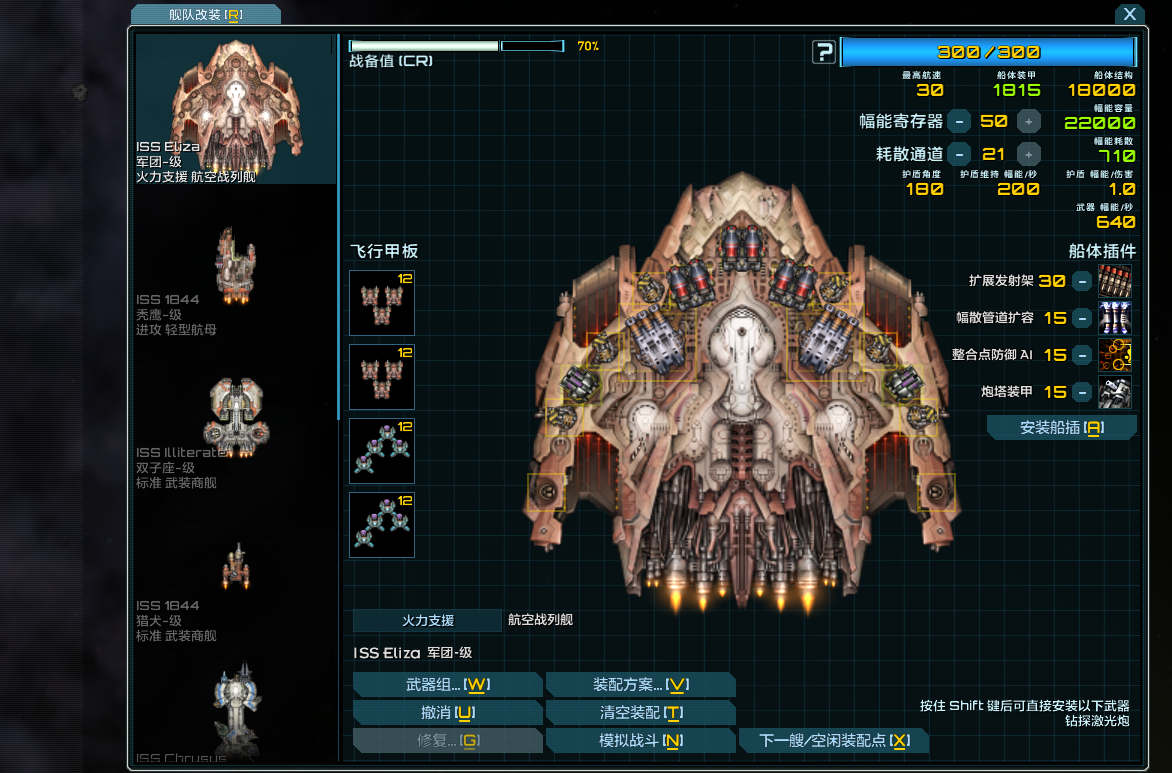Screen dimensions: 1172x773
Task: Start a 模拟战斗 simulation
Action: [x=640, y=740]
